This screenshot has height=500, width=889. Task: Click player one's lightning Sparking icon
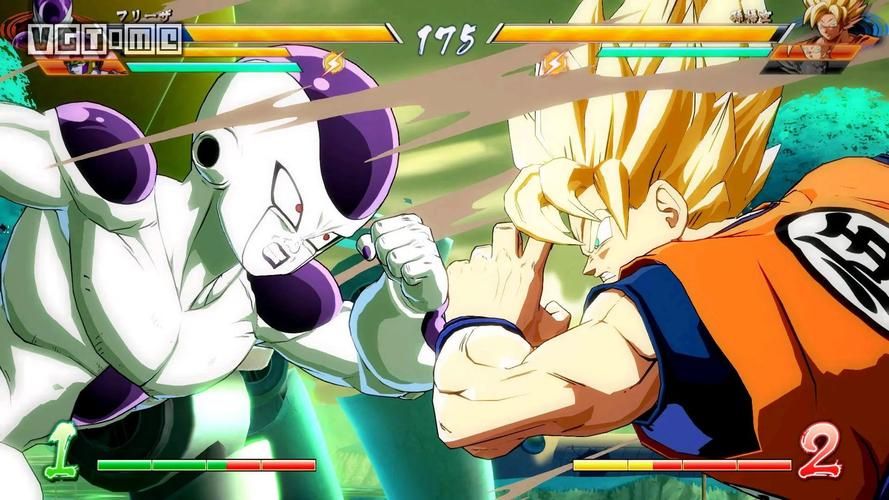(332, 65)
